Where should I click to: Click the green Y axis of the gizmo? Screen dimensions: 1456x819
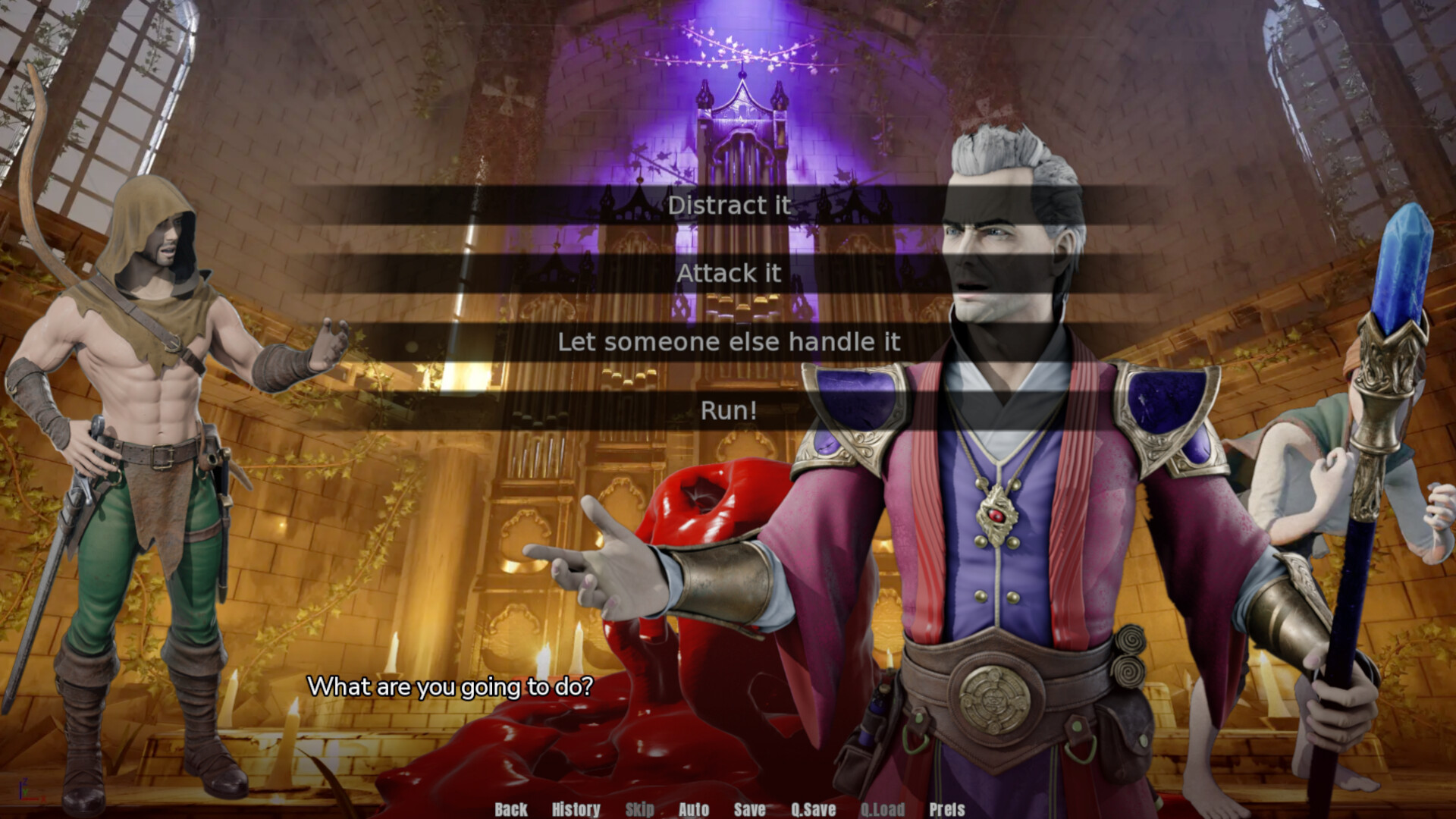(x=25, y=792)
